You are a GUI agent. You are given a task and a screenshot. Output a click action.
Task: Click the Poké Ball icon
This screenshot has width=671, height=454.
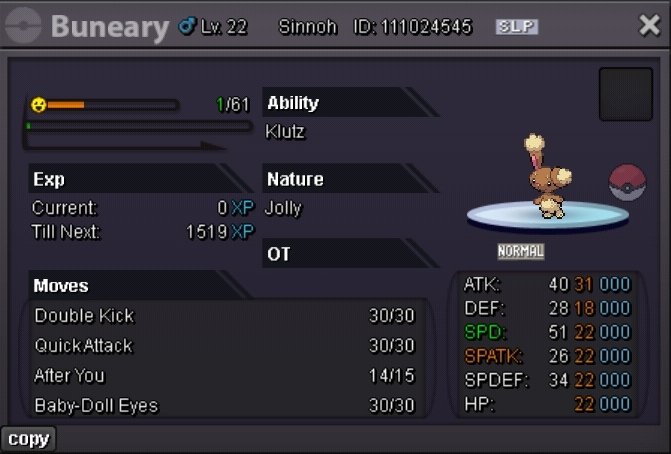click(x=627, y=182)
